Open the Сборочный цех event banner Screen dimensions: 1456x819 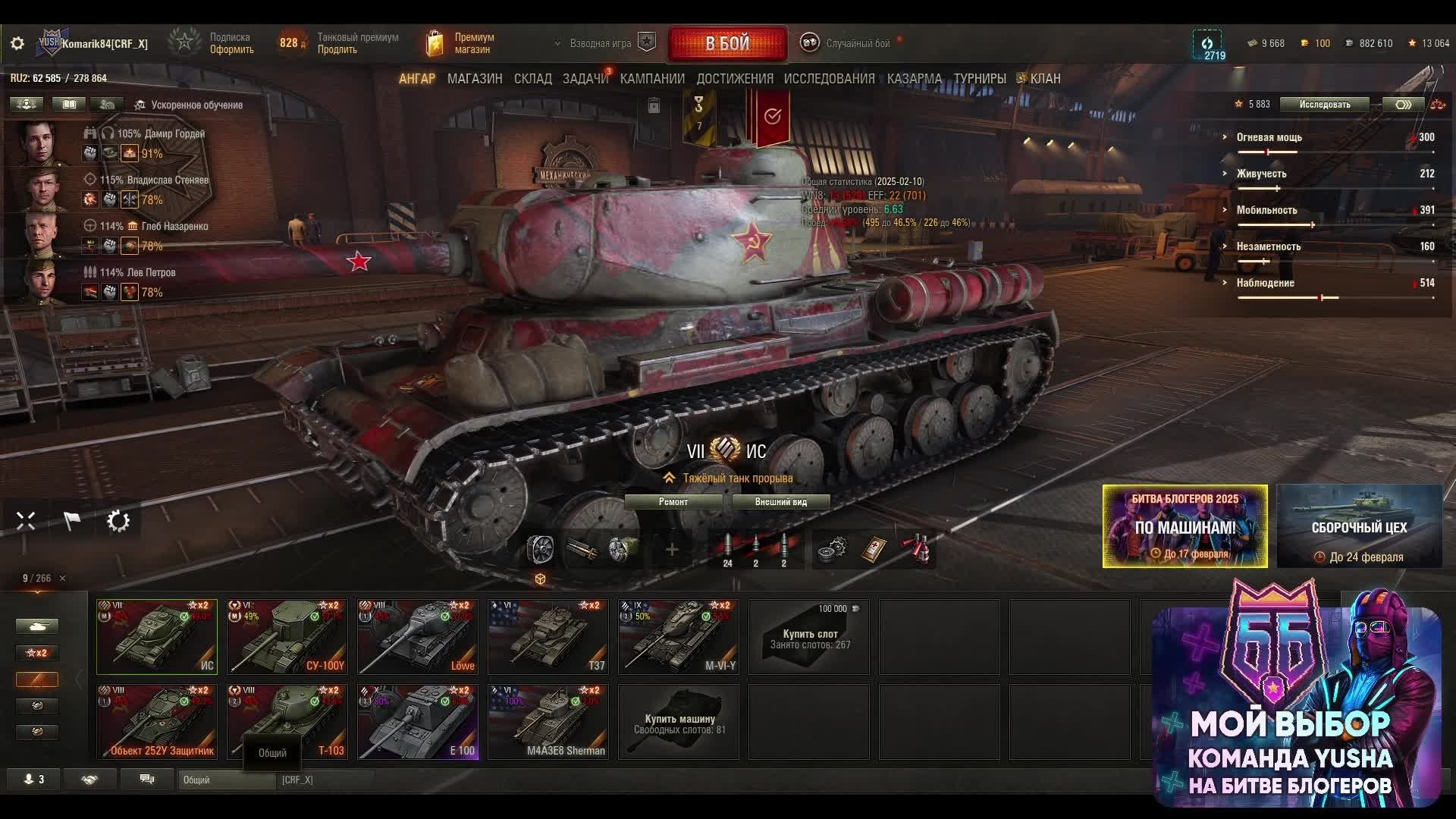[1359, 526]
